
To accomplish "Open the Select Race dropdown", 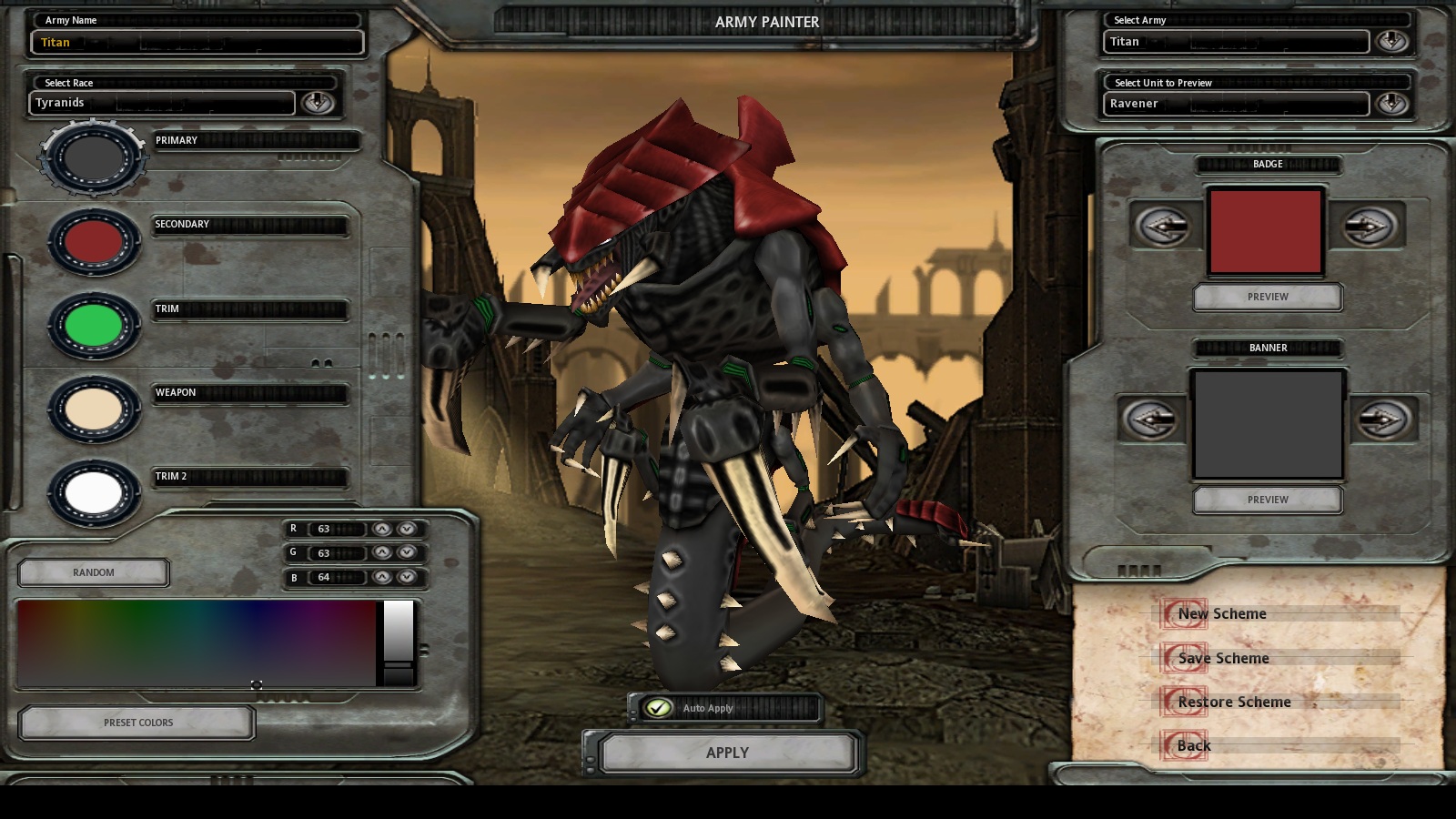I will coord(317,103).
